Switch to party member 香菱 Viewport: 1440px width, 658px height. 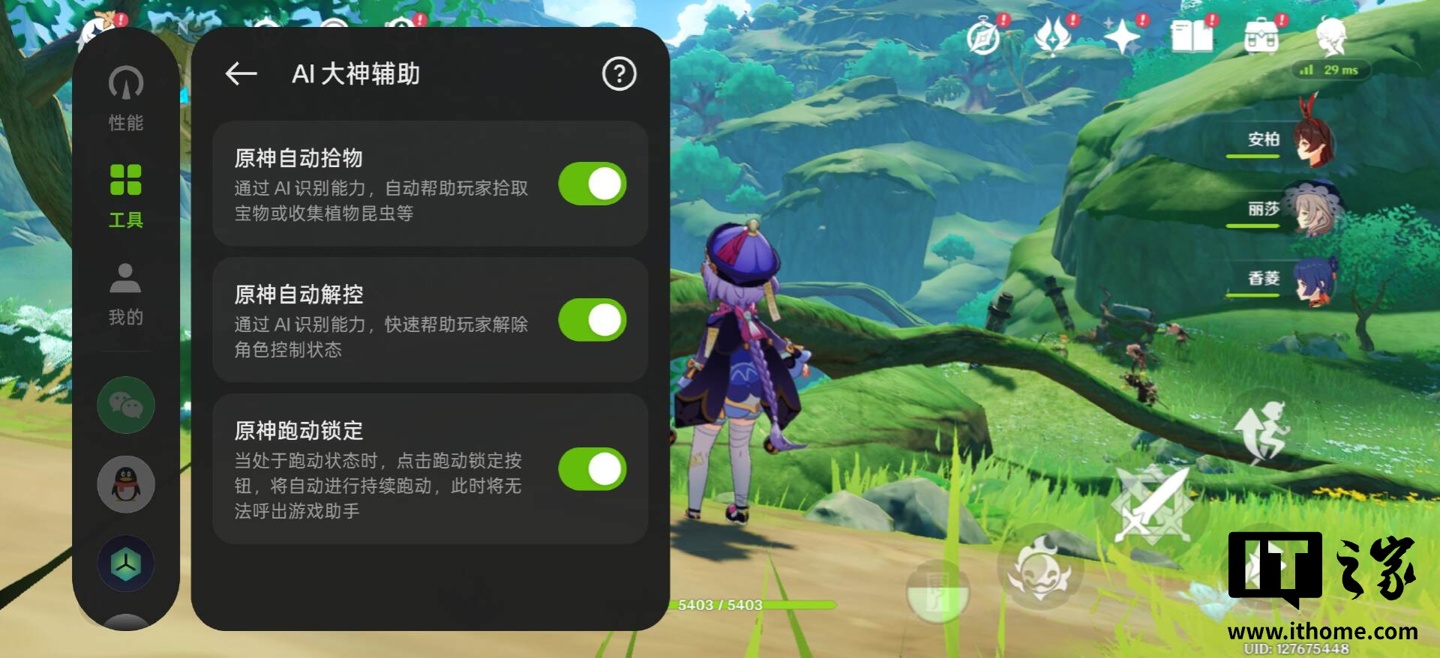point(1310,279)
